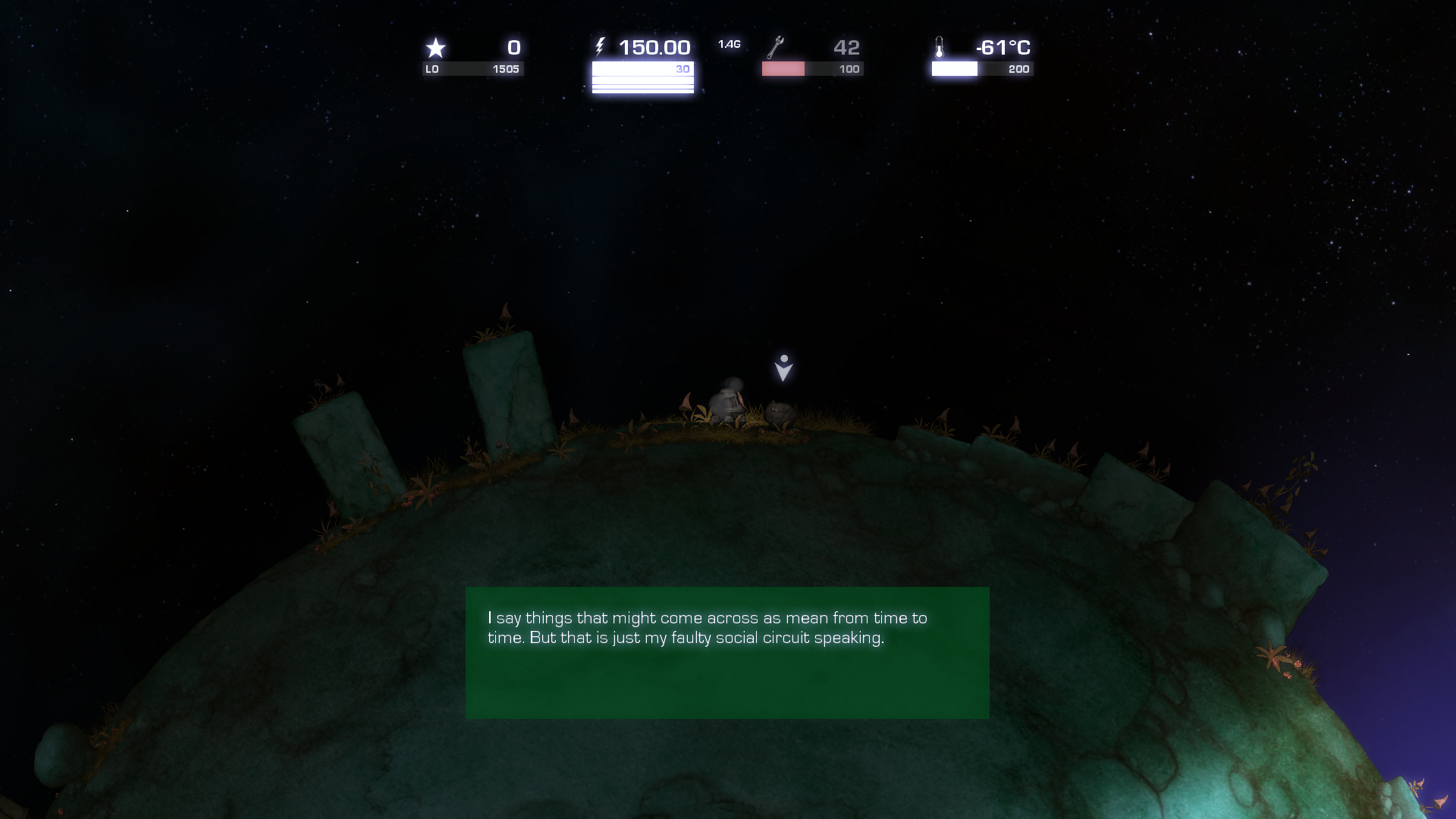Expand the dialogue box for more text
1456x819 pixels.
click(727, 652)
